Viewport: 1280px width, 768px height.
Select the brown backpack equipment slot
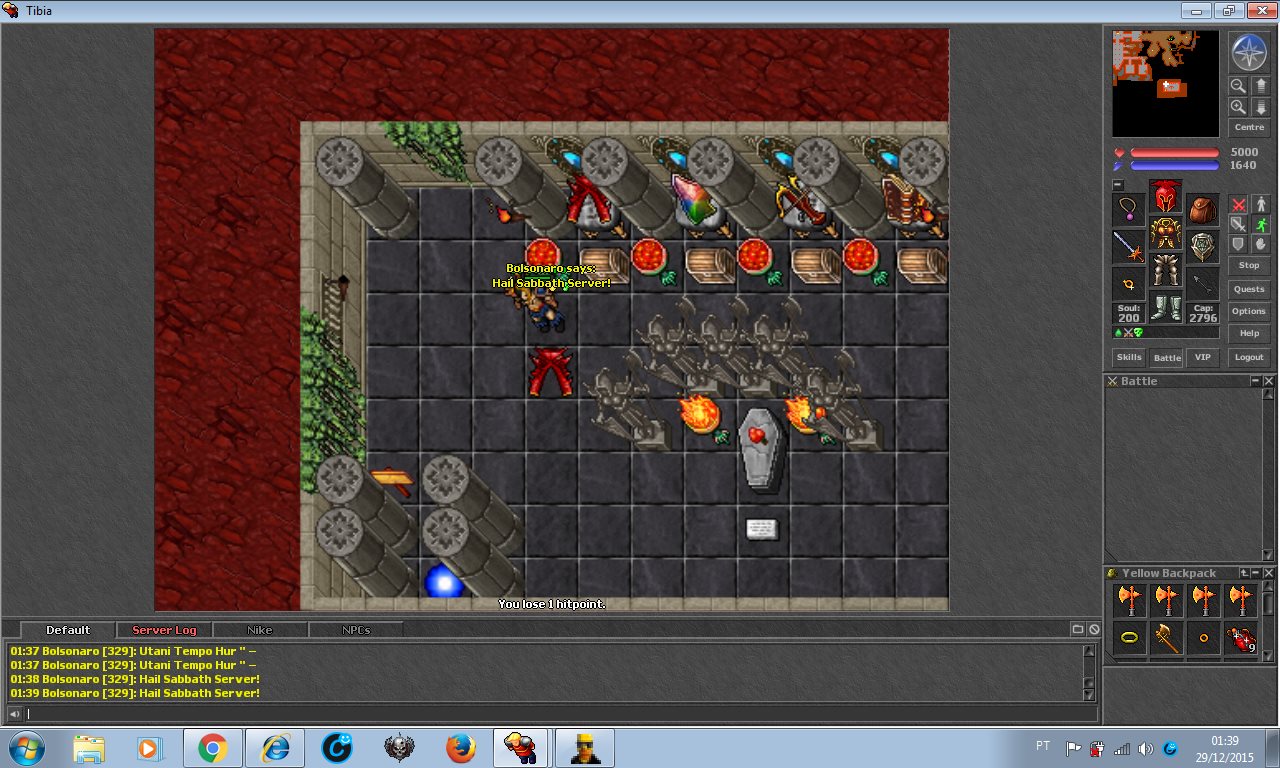(x=1203, y=211)
